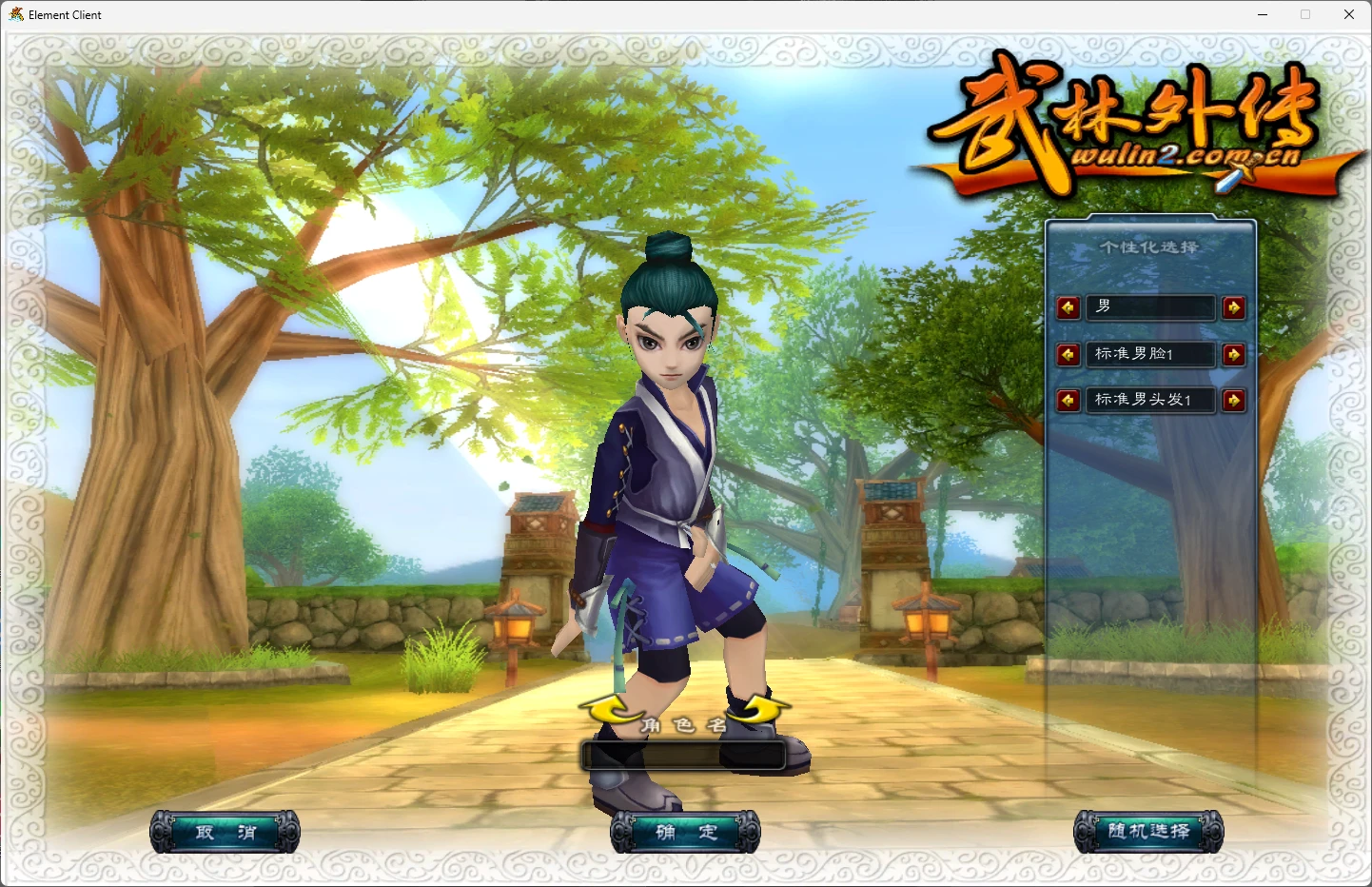Choose 随机选择 random selection button
1372x887 pixels.
pos(1148,832)
